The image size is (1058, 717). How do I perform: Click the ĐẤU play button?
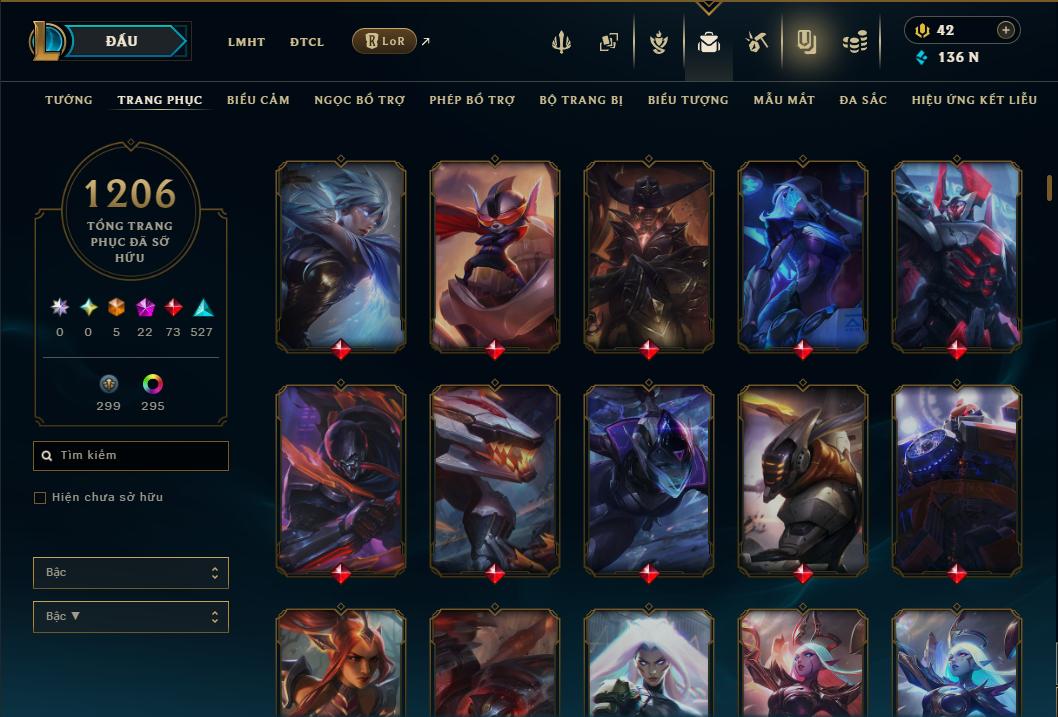122,41
